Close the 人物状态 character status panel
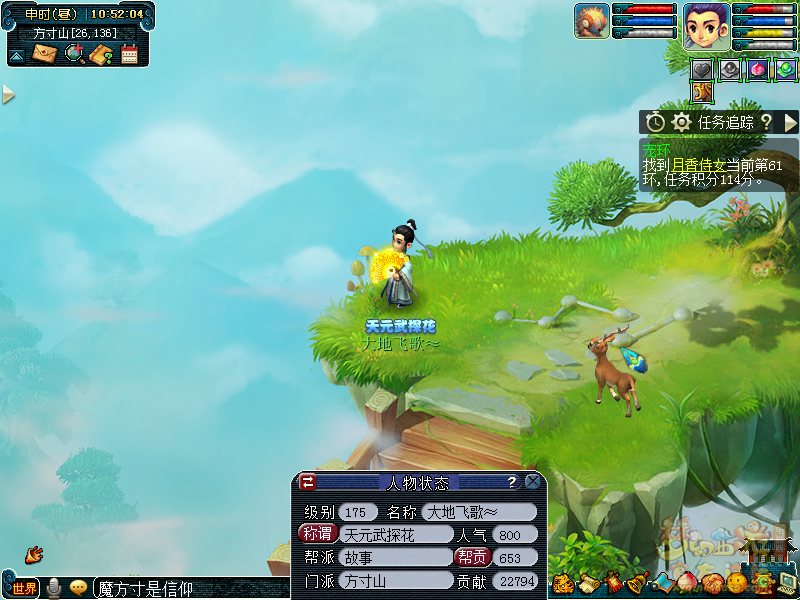Image resolution: width=800 pixels, height=600 pixels. tap(533, 482)
